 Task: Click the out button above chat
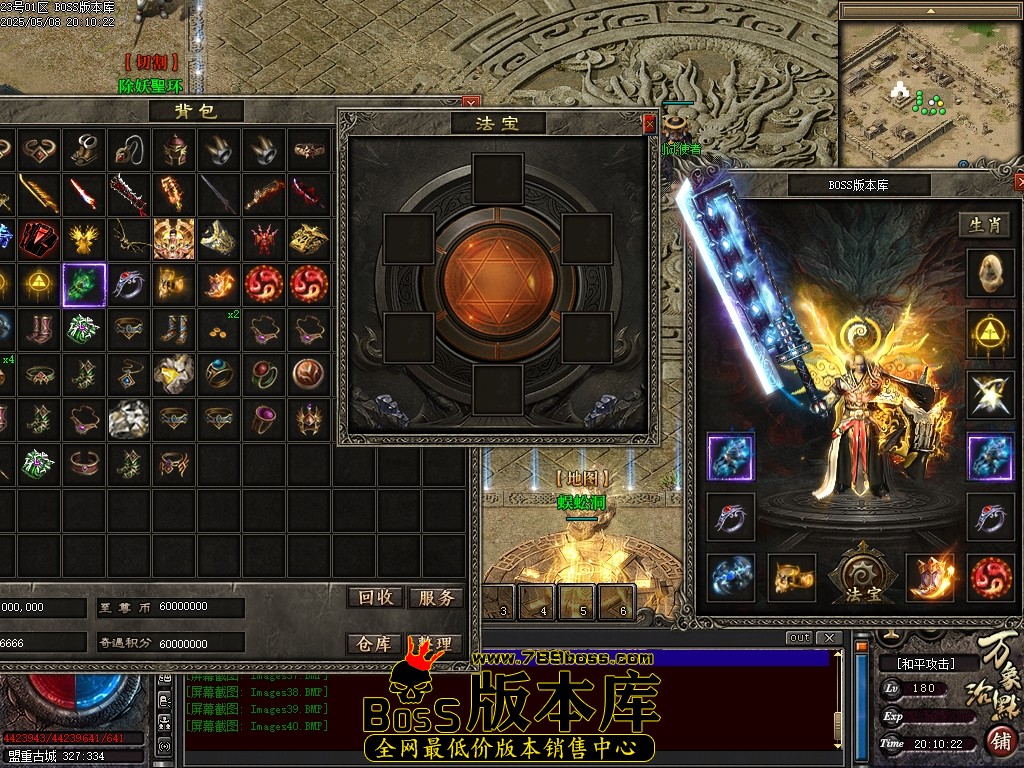click(x=799, y=638)
